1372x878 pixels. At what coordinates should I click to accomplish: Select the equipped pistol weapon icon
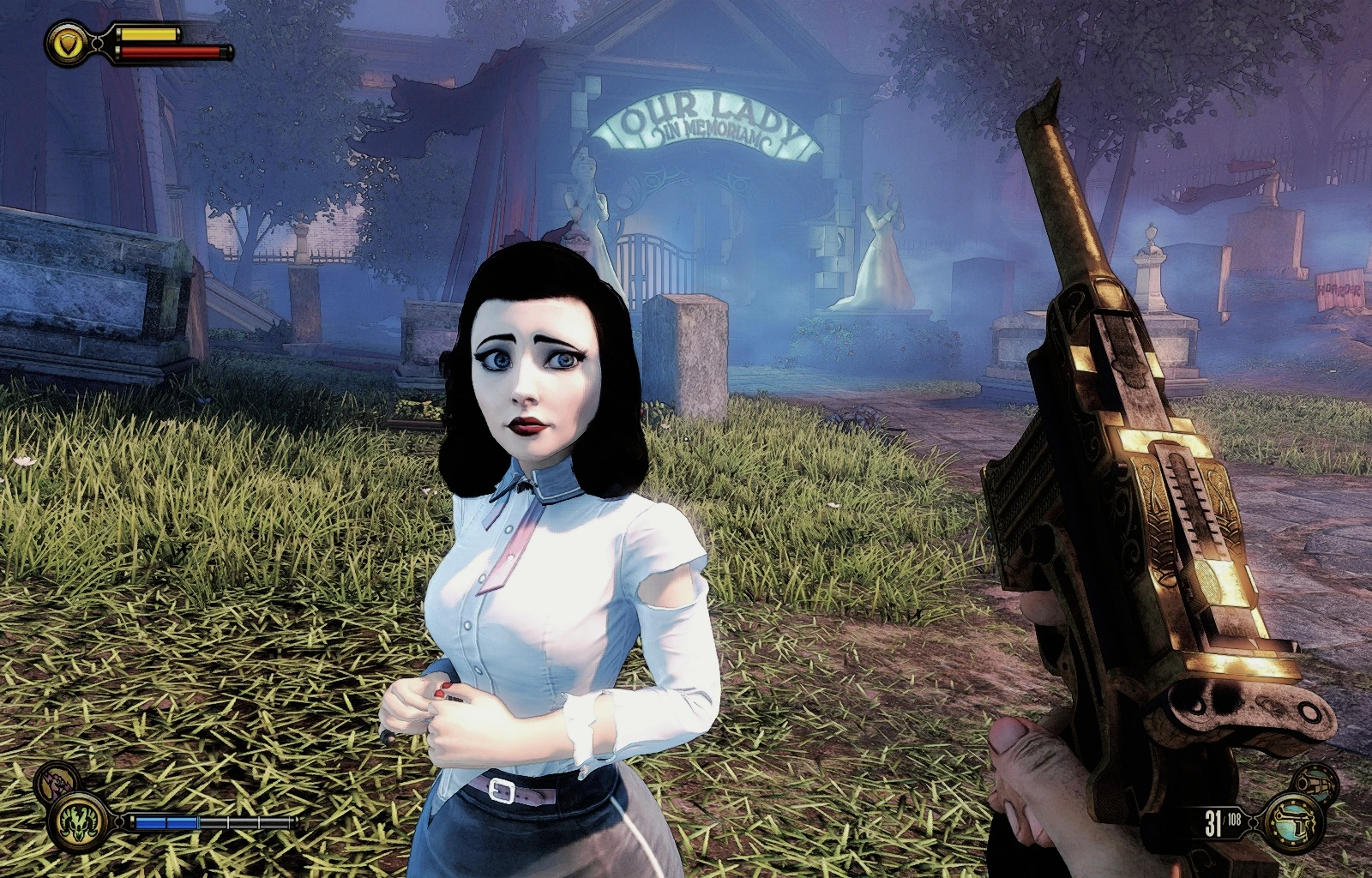1296,821
